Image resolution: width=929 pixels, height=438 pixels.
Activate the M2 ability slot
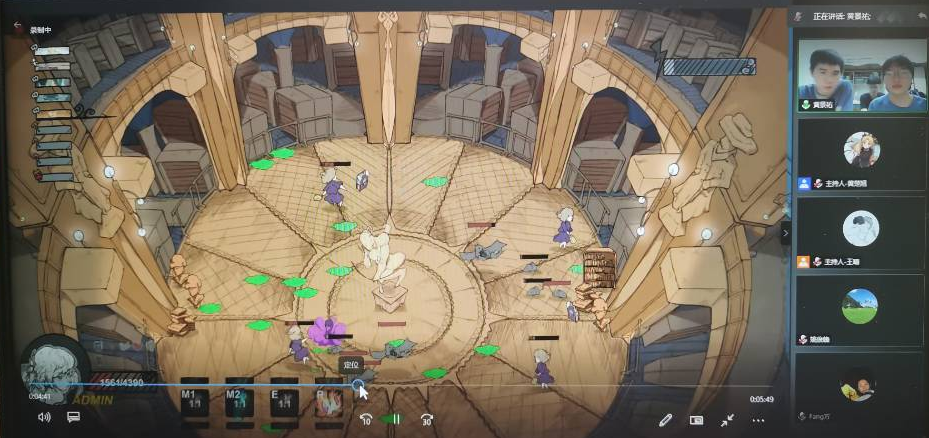pos(239,398)
